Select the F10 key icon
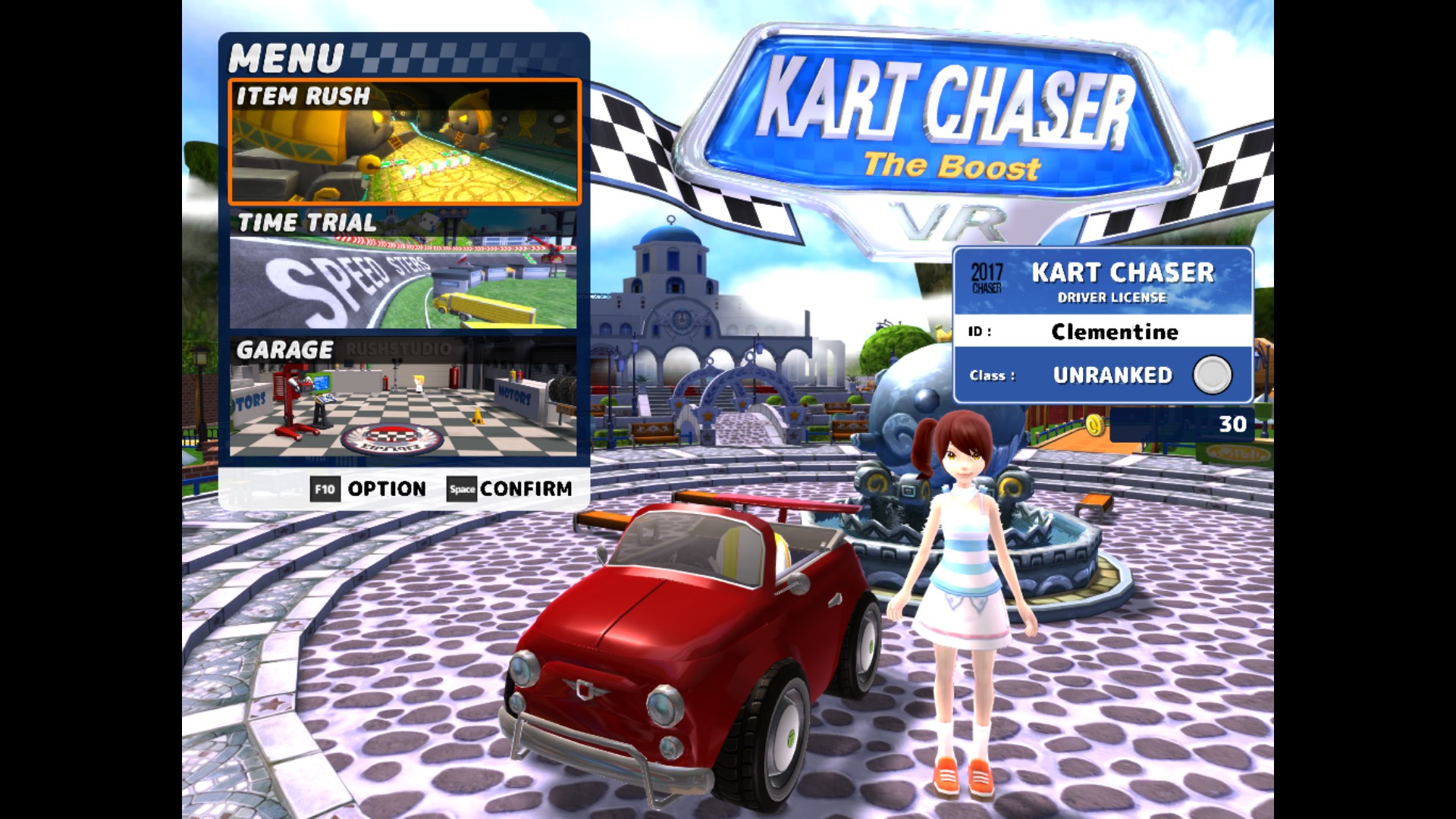Viewport: 1456px width, 819px height. coord(326,489)
